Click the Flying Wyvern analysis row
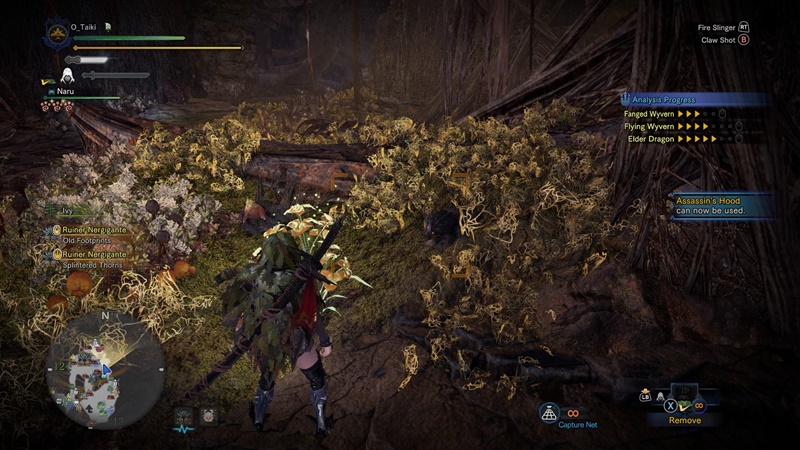 tap(682, 126)
